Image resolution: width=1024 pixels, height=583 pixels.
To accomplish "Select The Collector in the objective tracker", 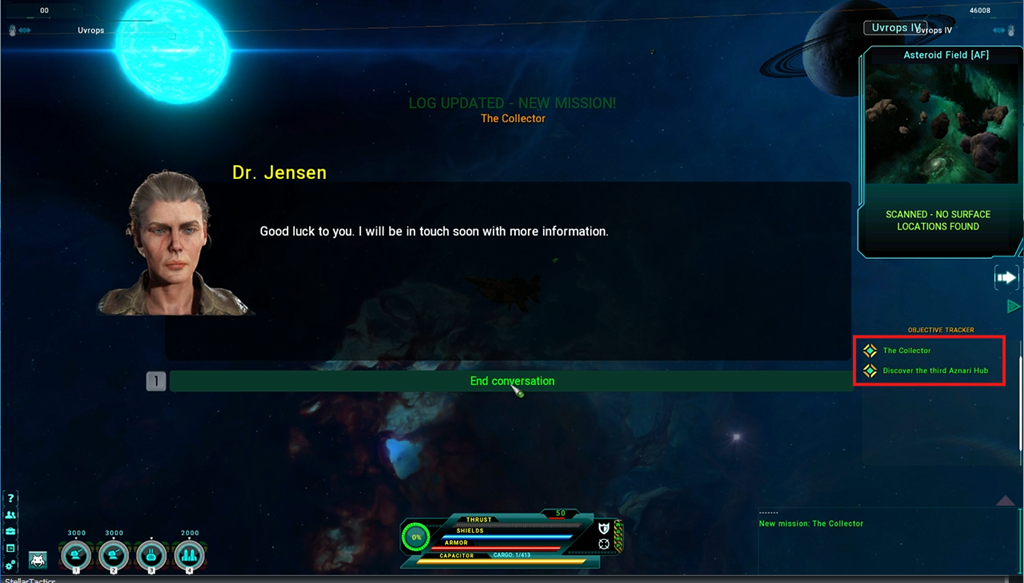I will pos(906,351).
